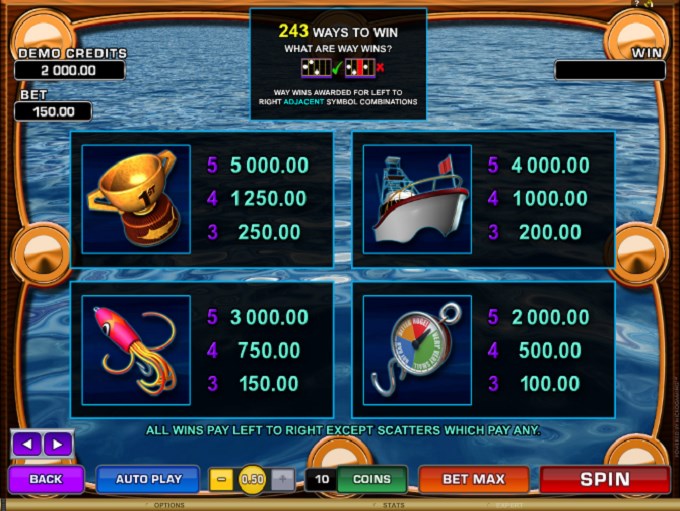Spin the reels
Image resolution: width=680 pixels, height=511 pixels.
point(604,479)
